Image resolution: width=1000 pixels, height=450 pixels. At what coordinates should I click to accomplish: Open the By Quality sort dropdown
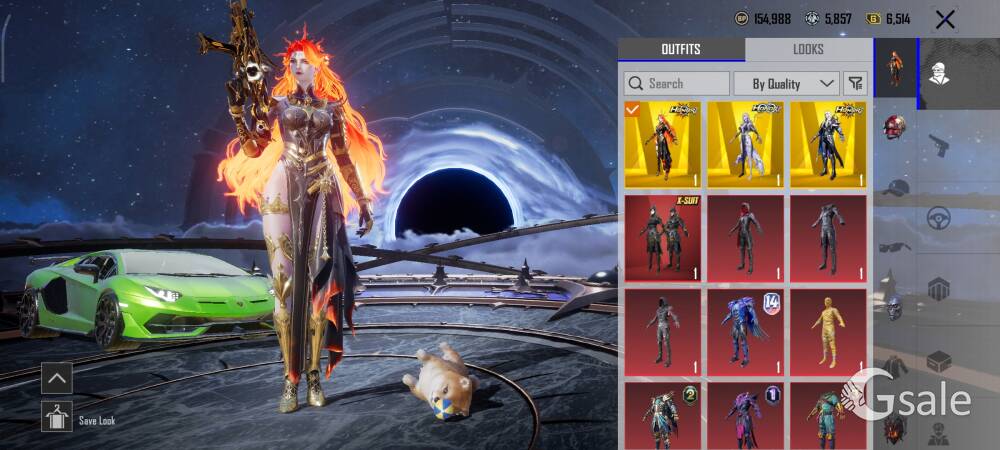786,83
